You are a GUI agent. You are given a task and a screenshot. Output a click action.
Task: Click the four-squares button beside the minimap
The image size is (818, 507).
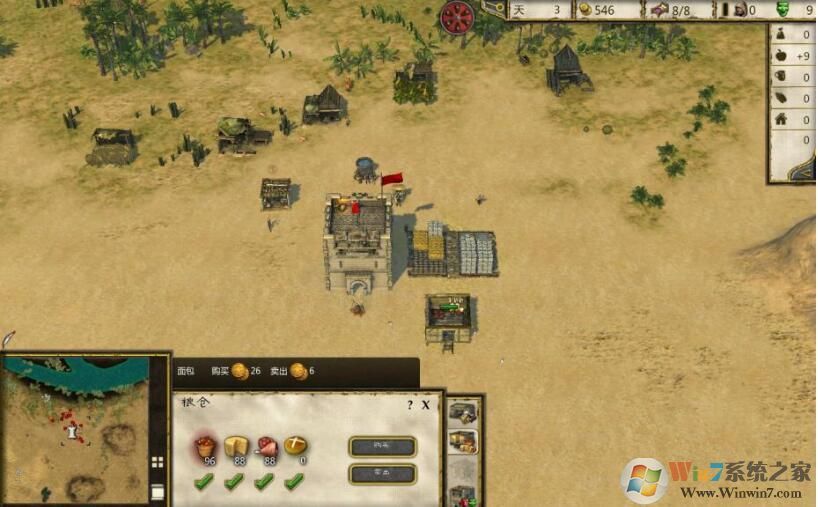[x=157, y=462]
